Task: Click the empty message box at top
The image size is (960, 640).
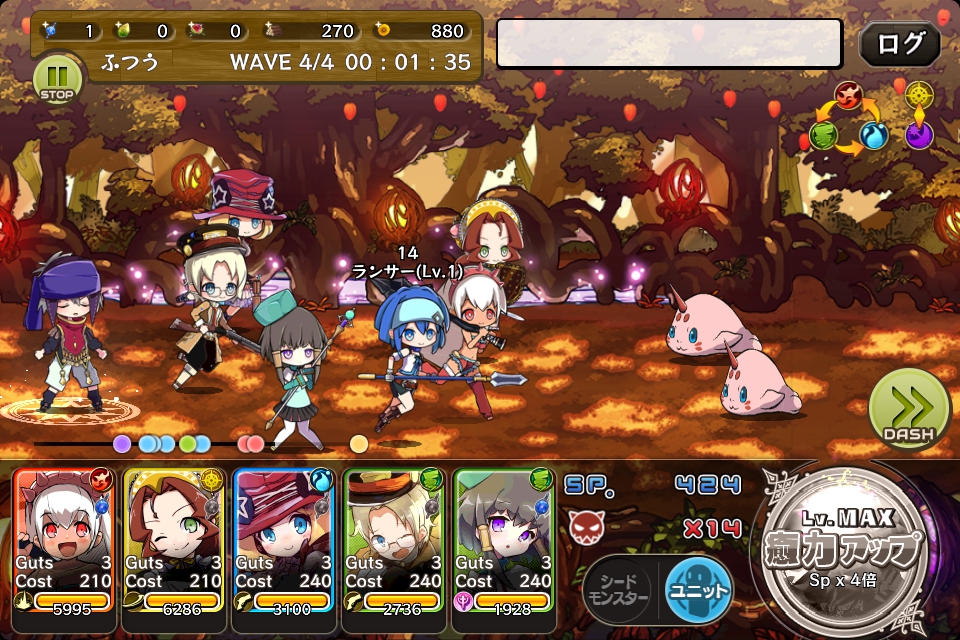Action: (x=669, y=44)
